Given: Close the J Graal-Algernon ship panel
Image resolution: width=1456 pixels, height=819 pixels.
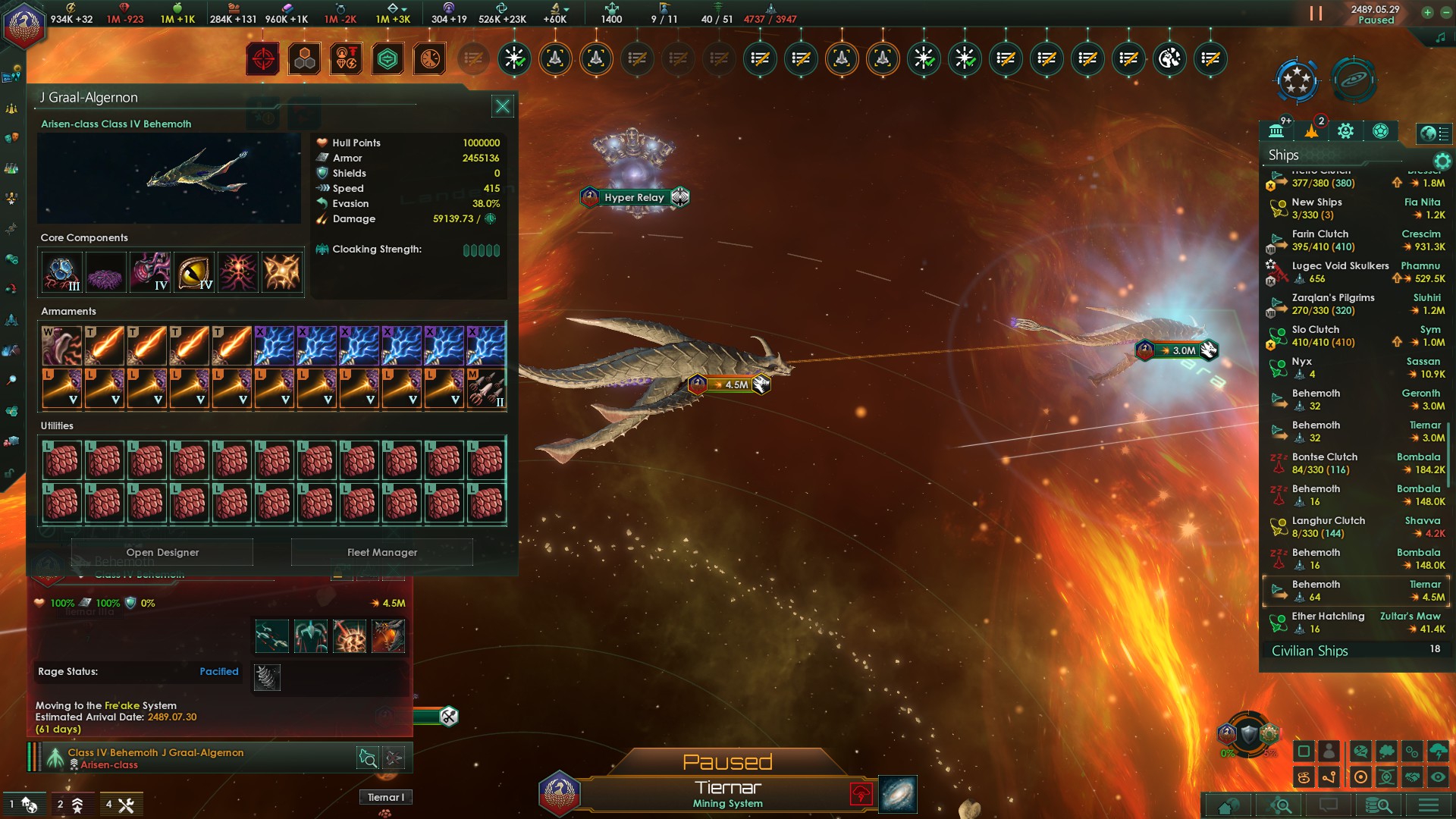Looking at the screenshot, I should coord(502,106).
